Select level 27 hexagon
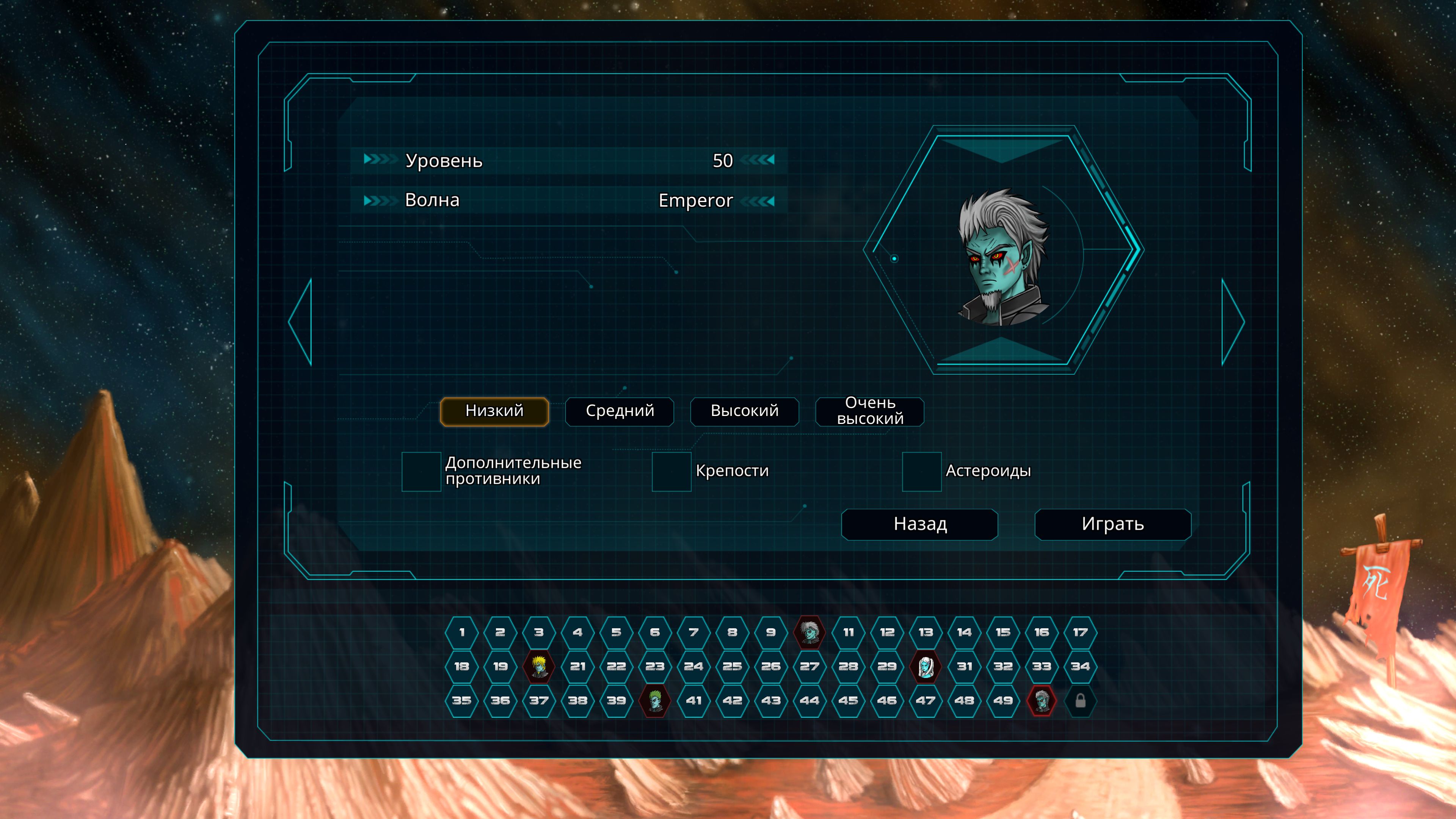 point(810,667)
